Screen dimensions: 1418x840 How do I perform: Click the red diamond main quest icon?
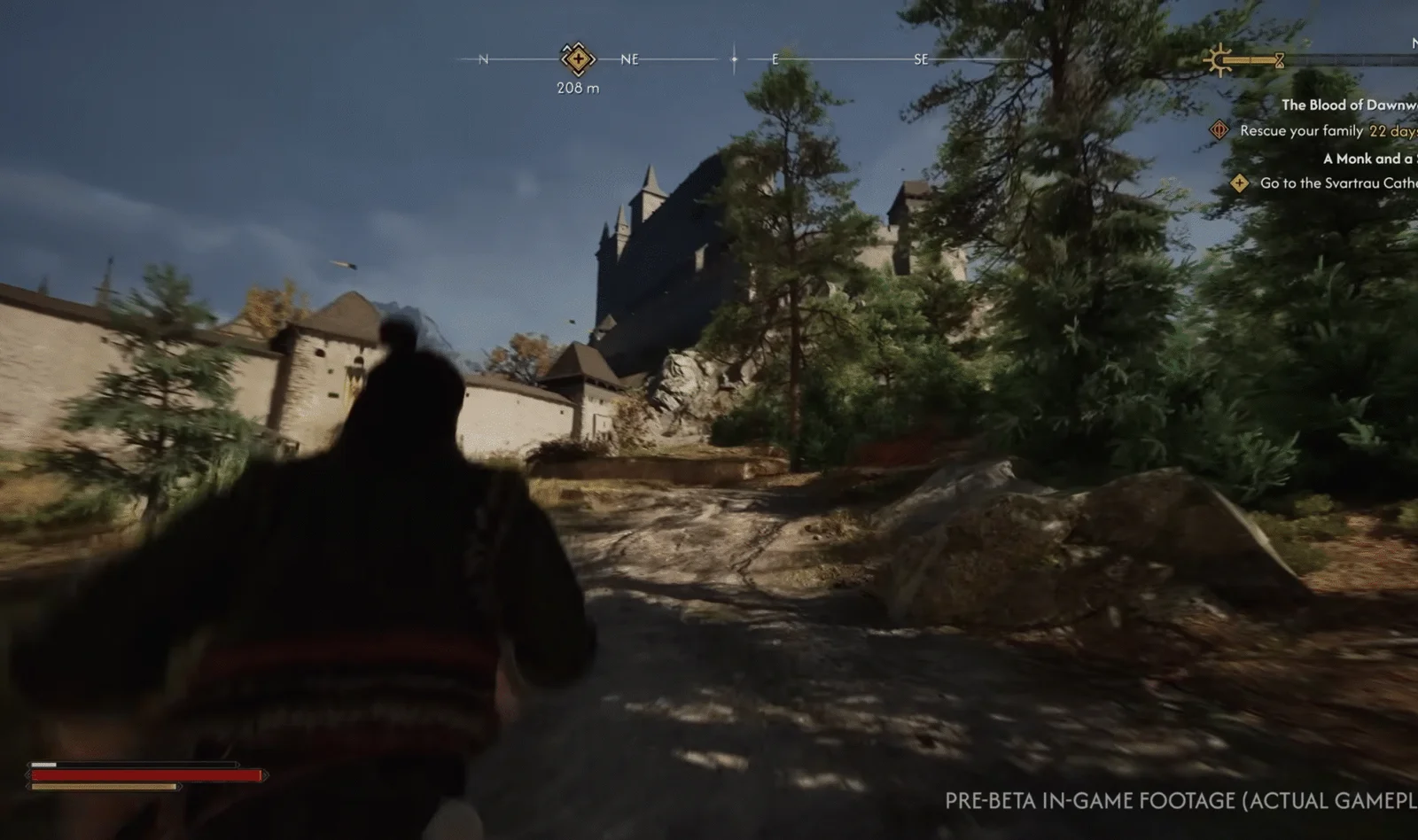1219,130
